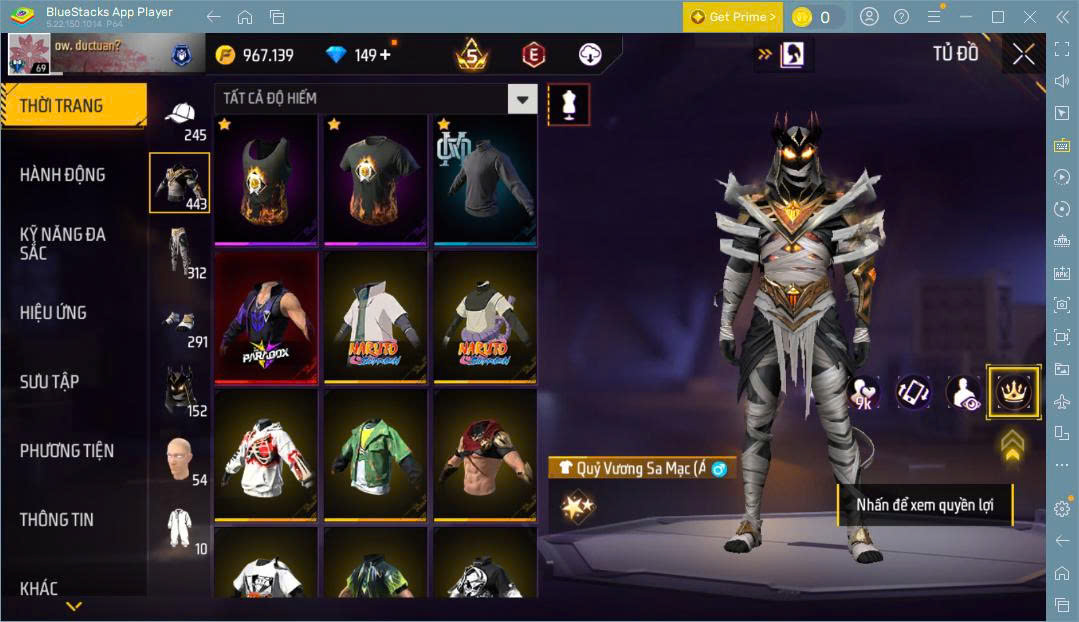Open the Phương Tiện section
Image resolution: width=1079 pixels, height=622 pixels.
(67, 451)
